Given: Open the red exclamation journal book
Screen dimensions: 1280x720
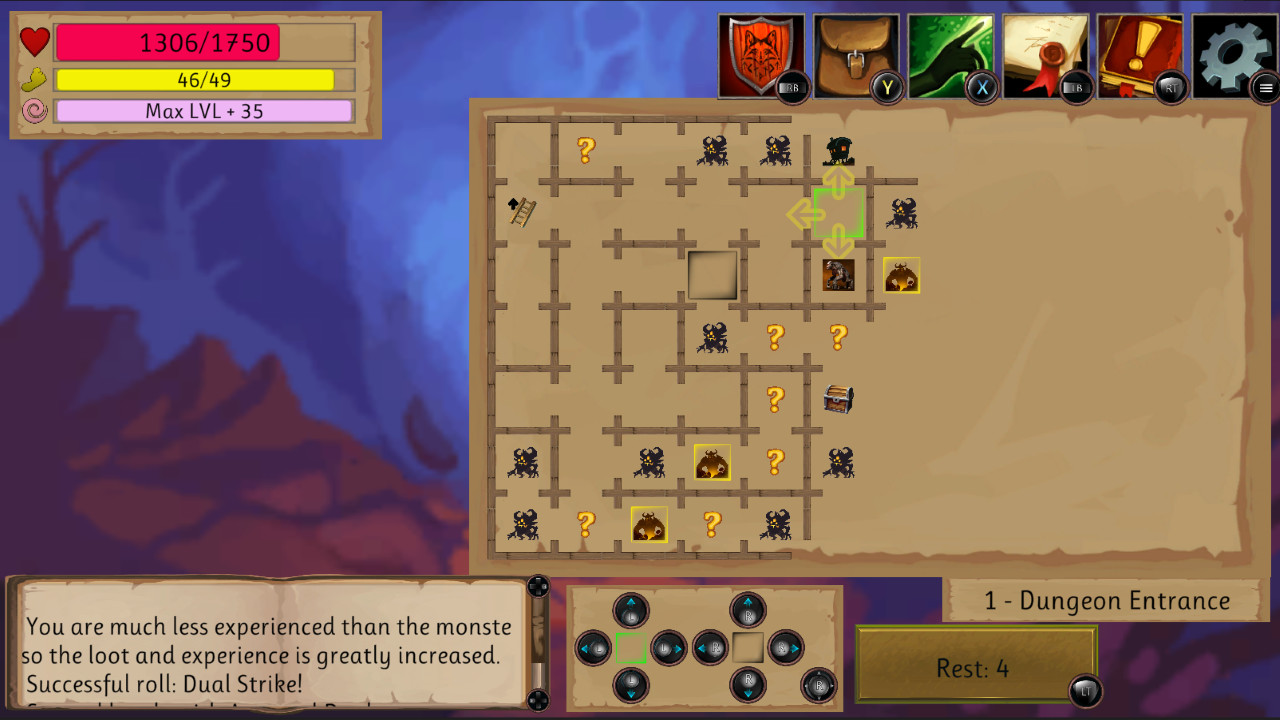Looking at the screenshot, I should pyautogui.click(x=1140, y=52).
